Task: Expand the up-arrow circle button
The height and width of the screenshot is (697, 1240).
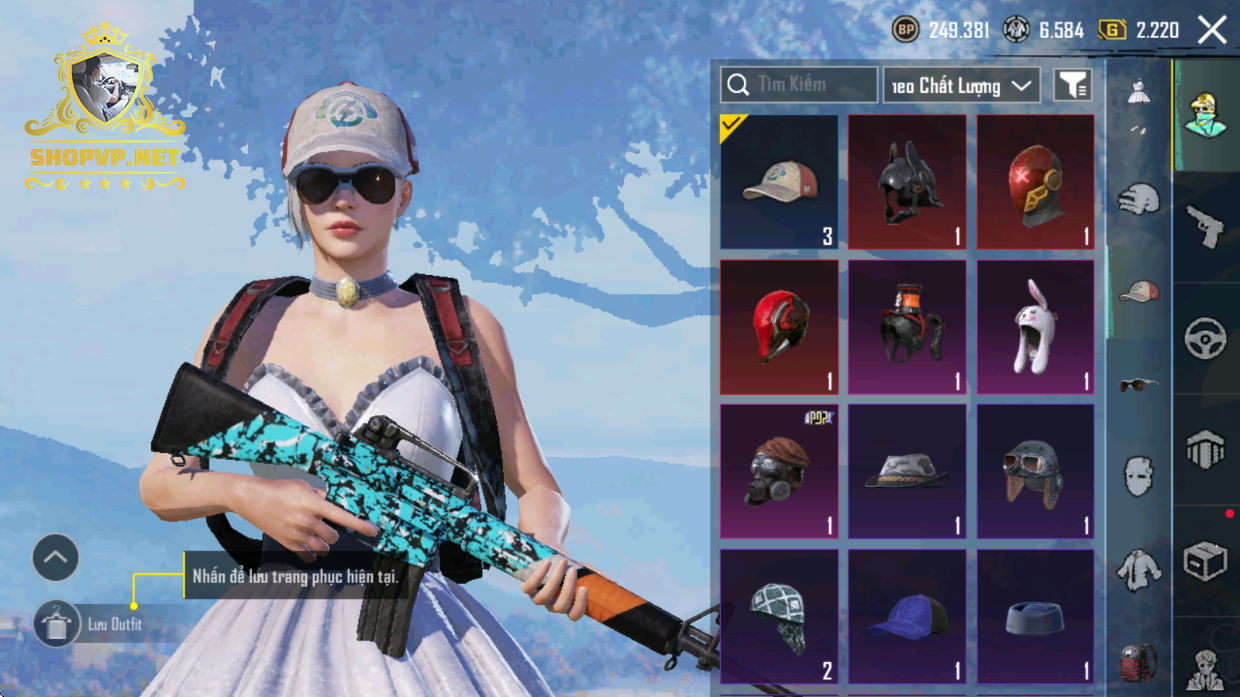Action: click(56, 558)
